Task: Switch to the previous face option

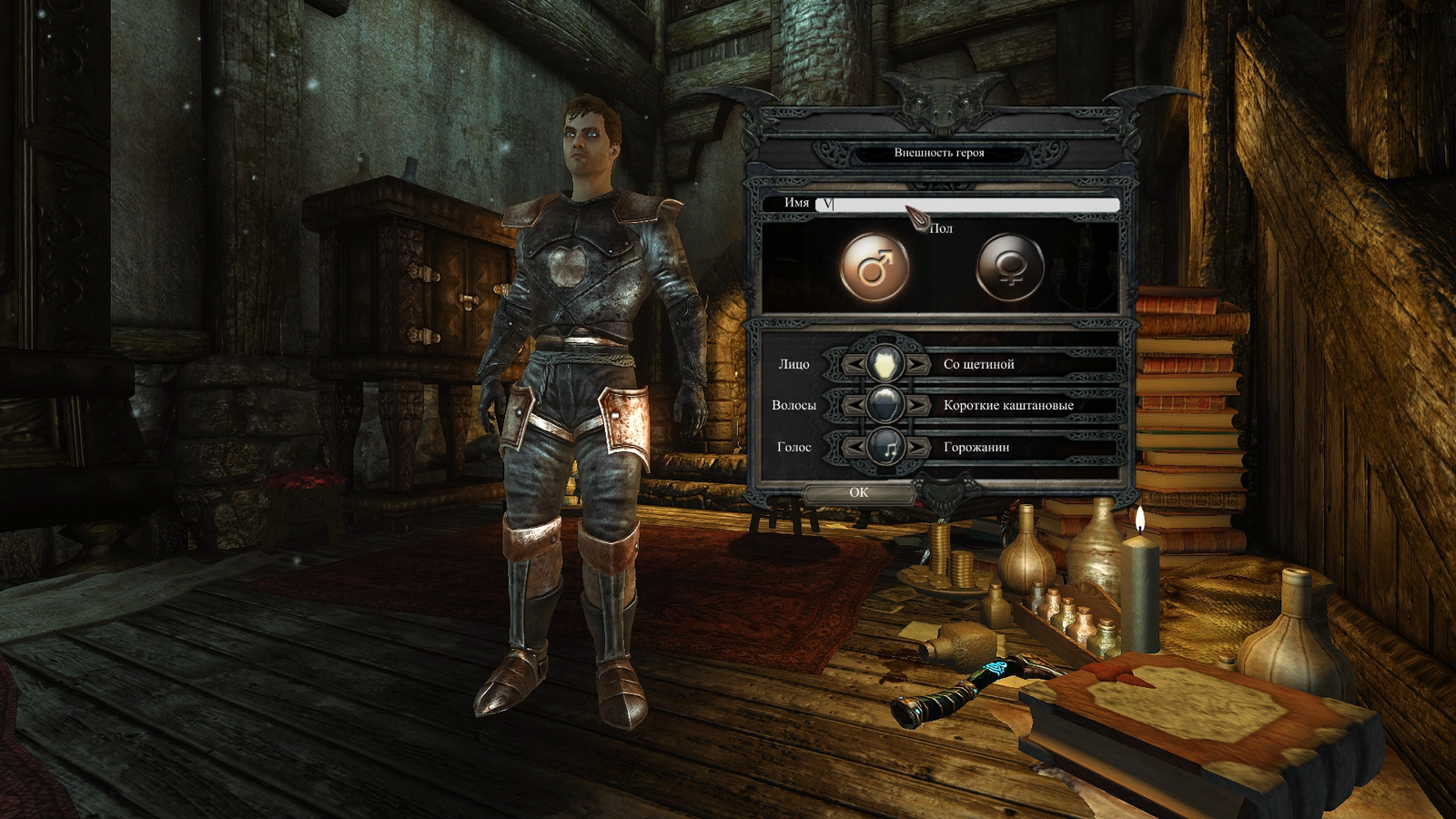Action: 854,364
